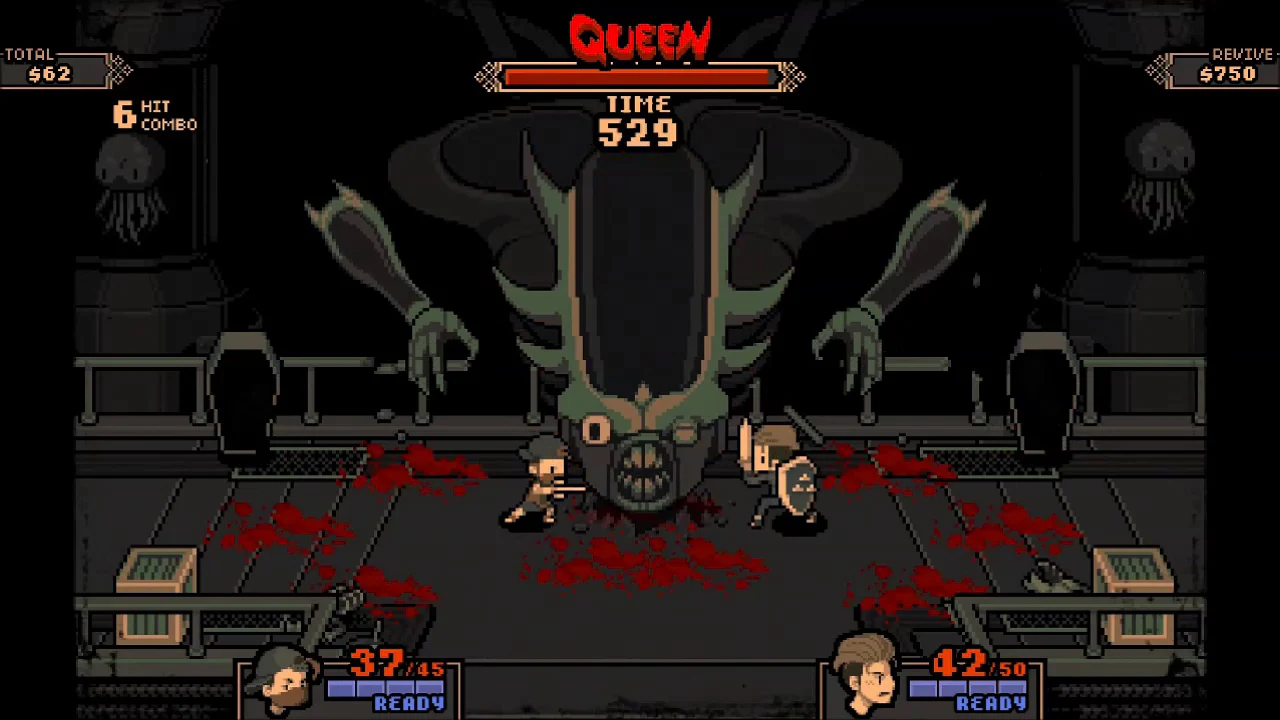Select the QUEEN title text
Viewport: 1280px width, 720px height.
point(640,38)
